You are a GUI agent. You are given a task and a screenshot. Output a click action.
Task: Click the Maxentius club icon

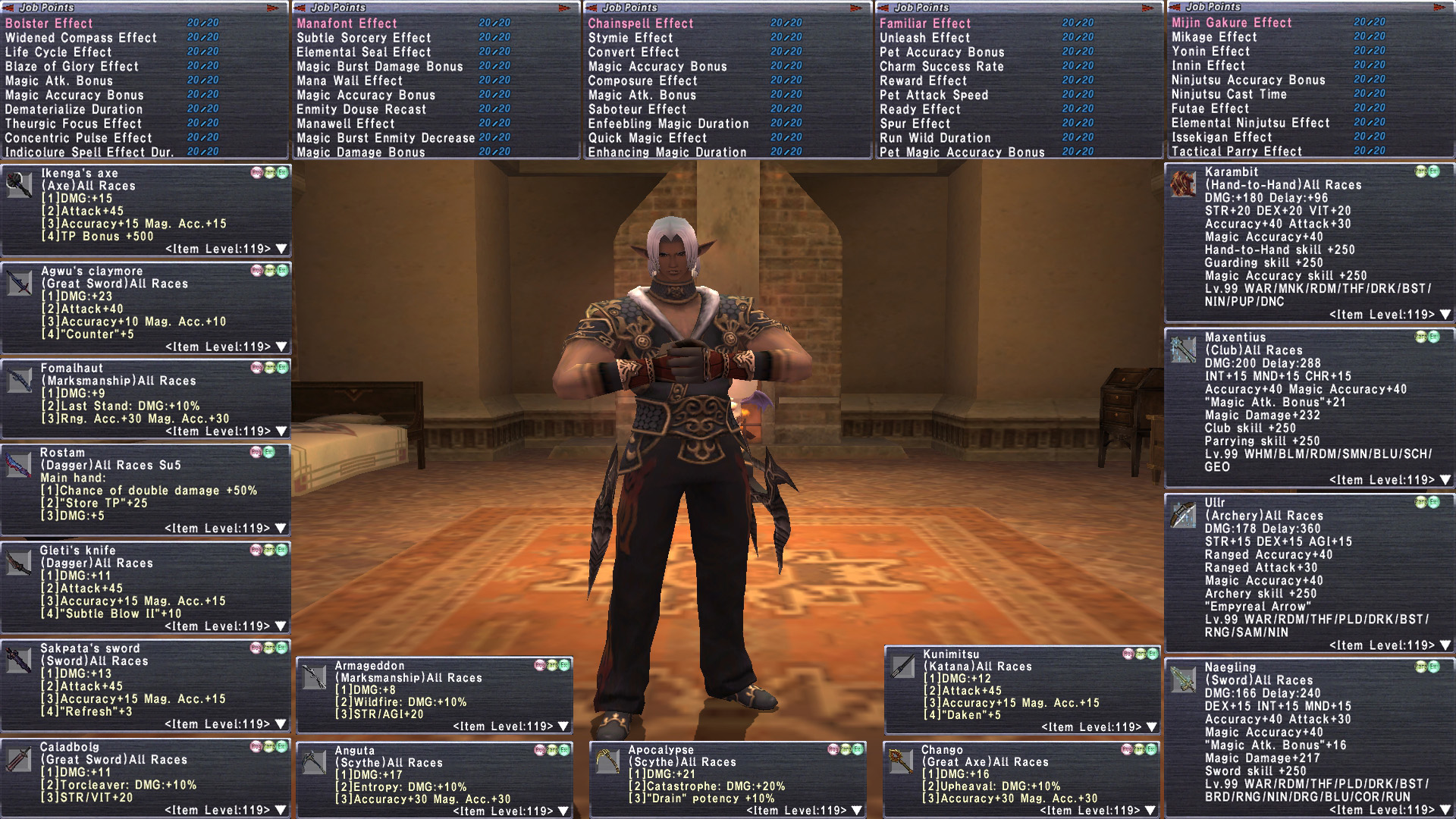[x=1183, y=350]
